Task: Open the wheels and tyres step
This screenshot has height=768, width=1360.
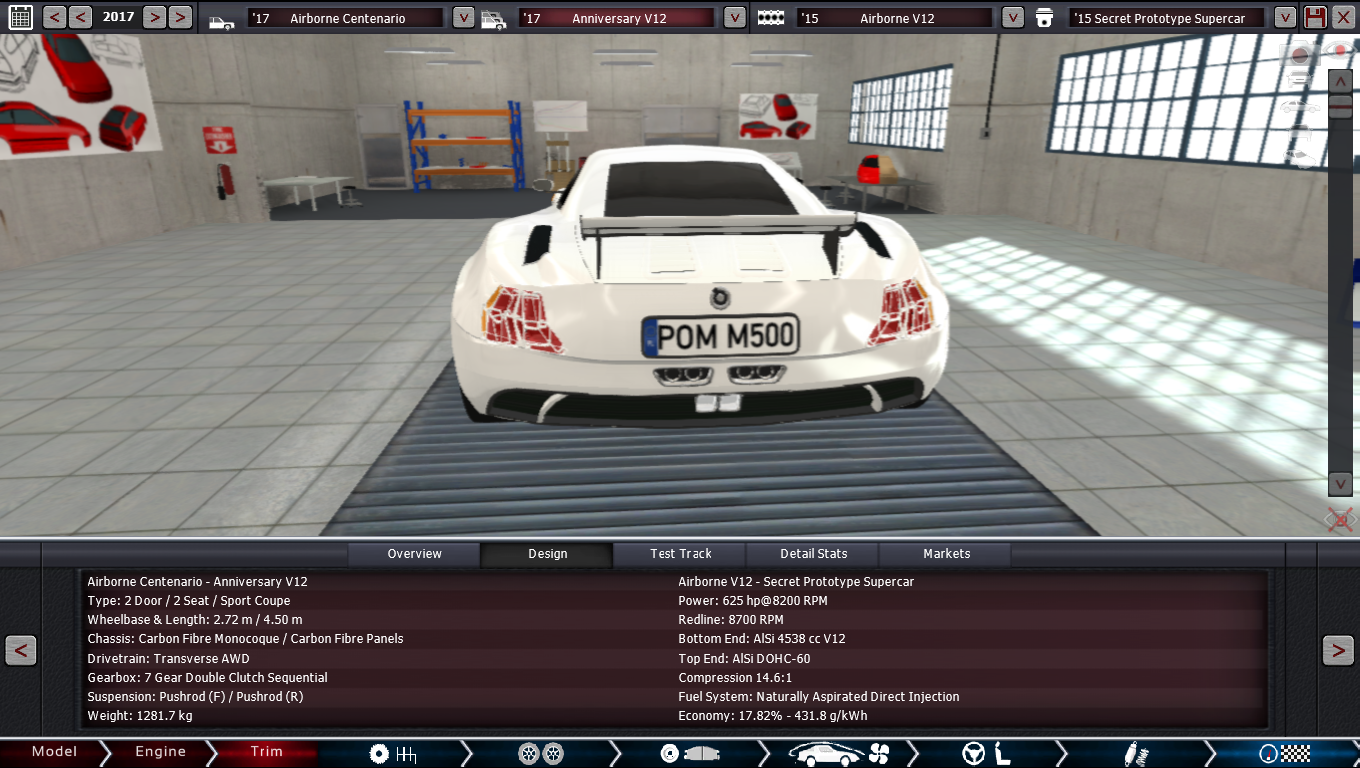Action: 541,754
